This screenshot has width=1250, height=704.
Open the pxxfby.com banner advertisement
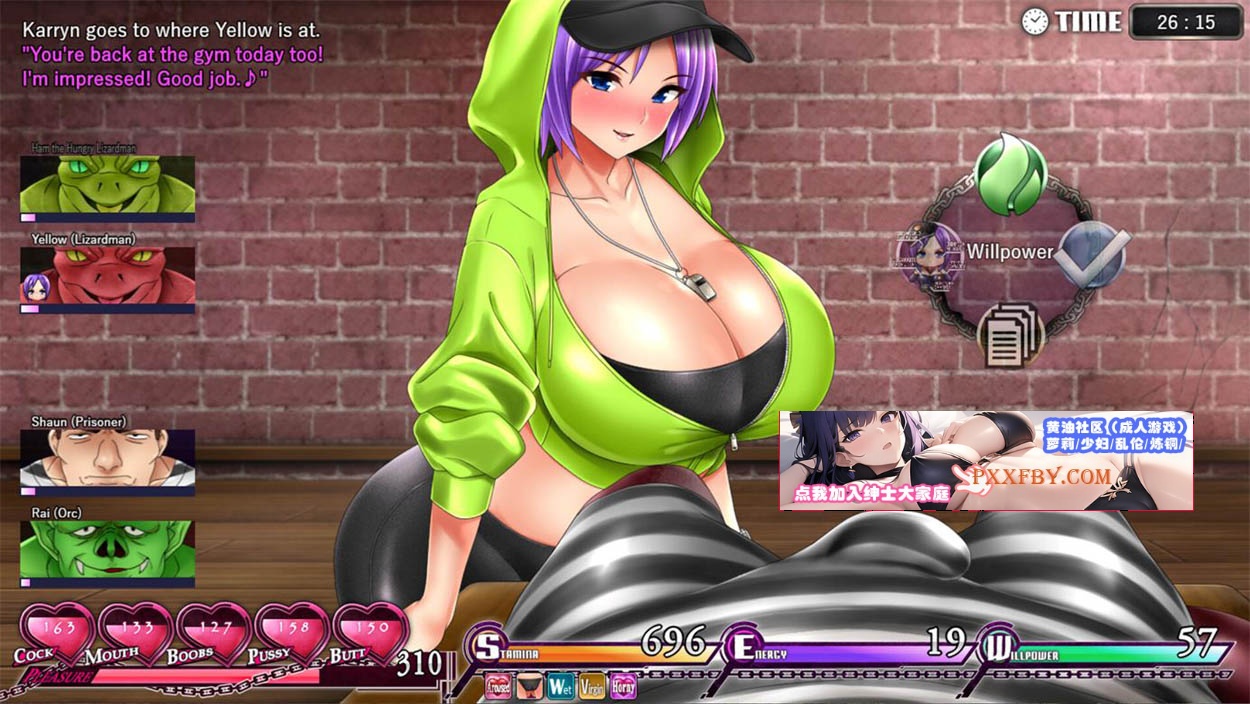click(985, 461)
